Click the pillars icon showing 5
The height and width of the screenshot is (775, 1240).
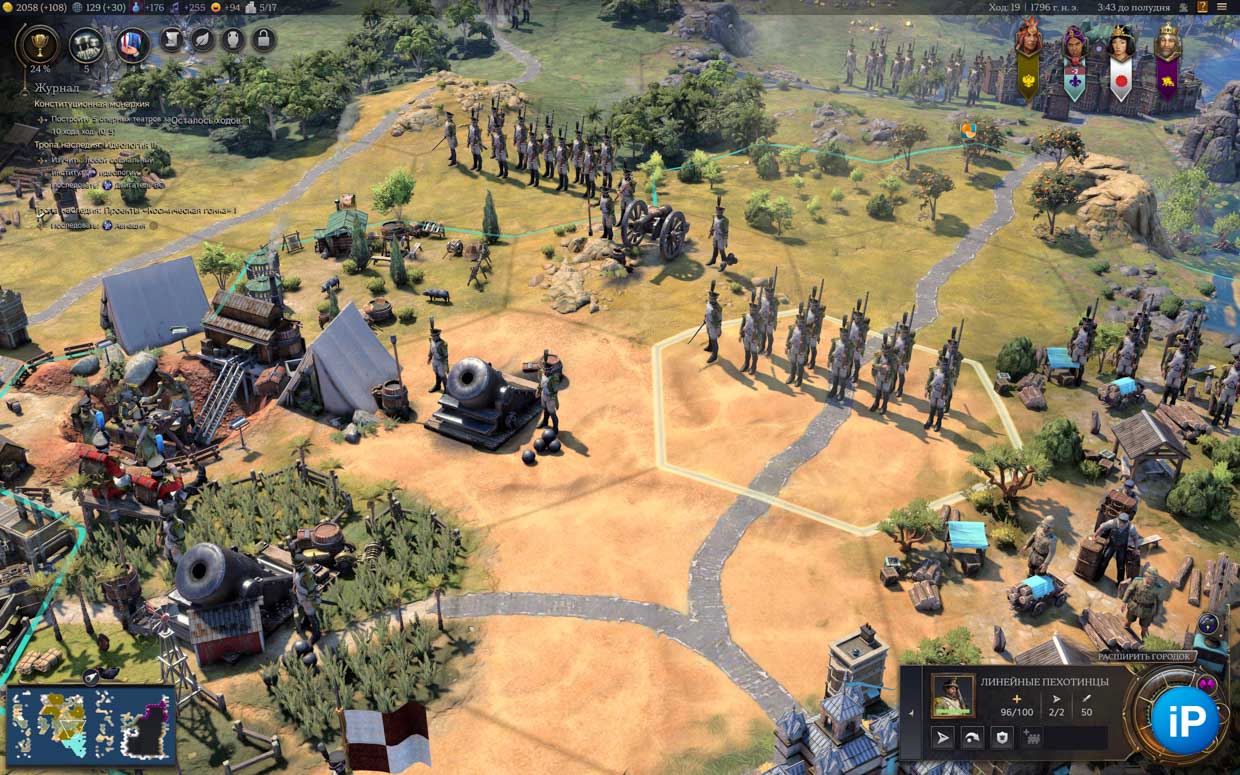point(86,44)
